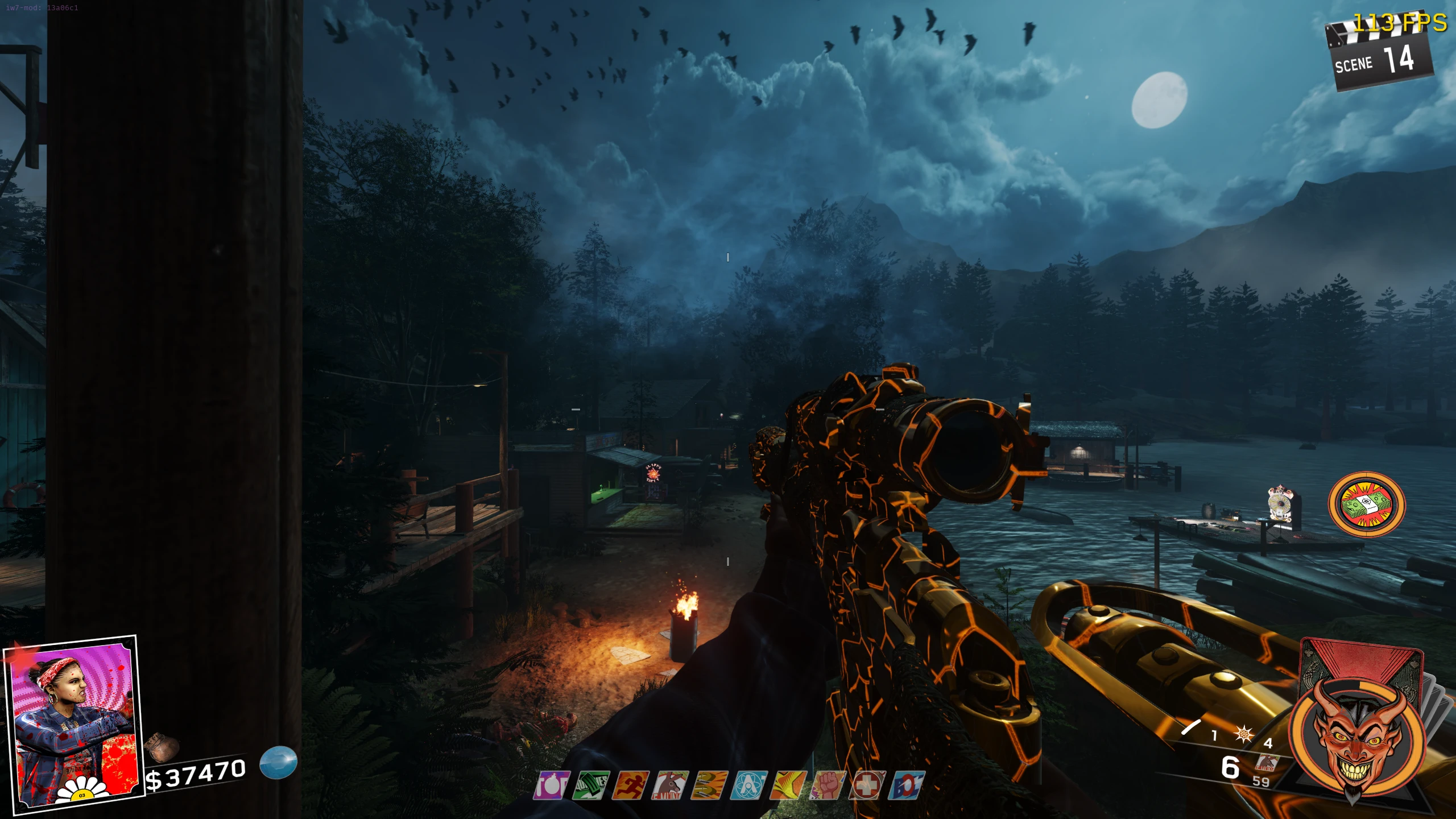Click the red fist Slappy Taffy perk
1456x819 pixels.
[x=828, y=786]
